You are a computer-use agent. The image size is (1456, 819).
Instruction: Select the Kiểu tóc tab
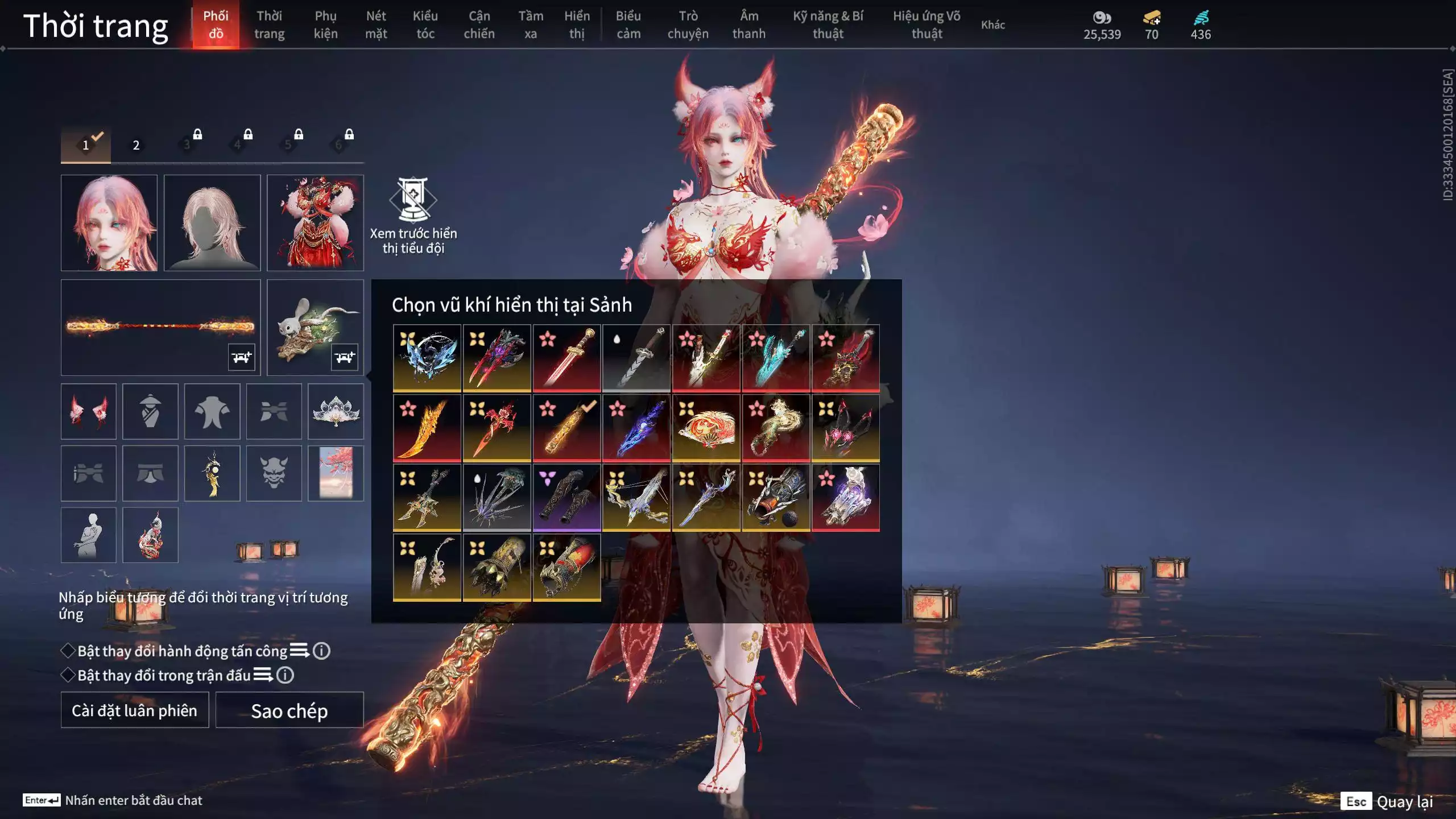click(x=425, y=24)
